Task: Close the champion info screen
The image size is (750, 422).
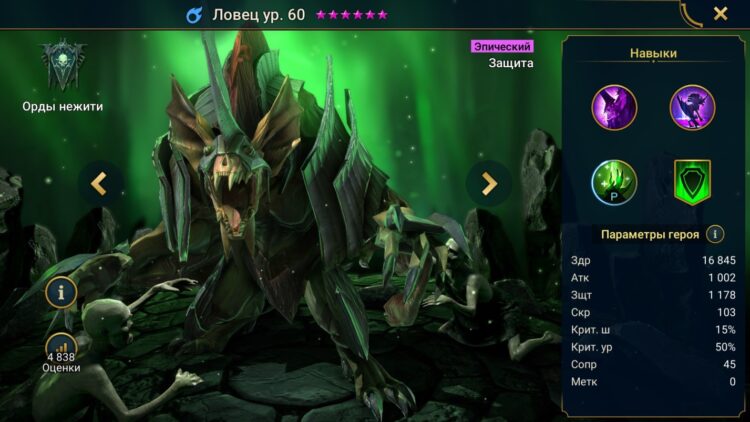Action: click(x=720, y=14)
